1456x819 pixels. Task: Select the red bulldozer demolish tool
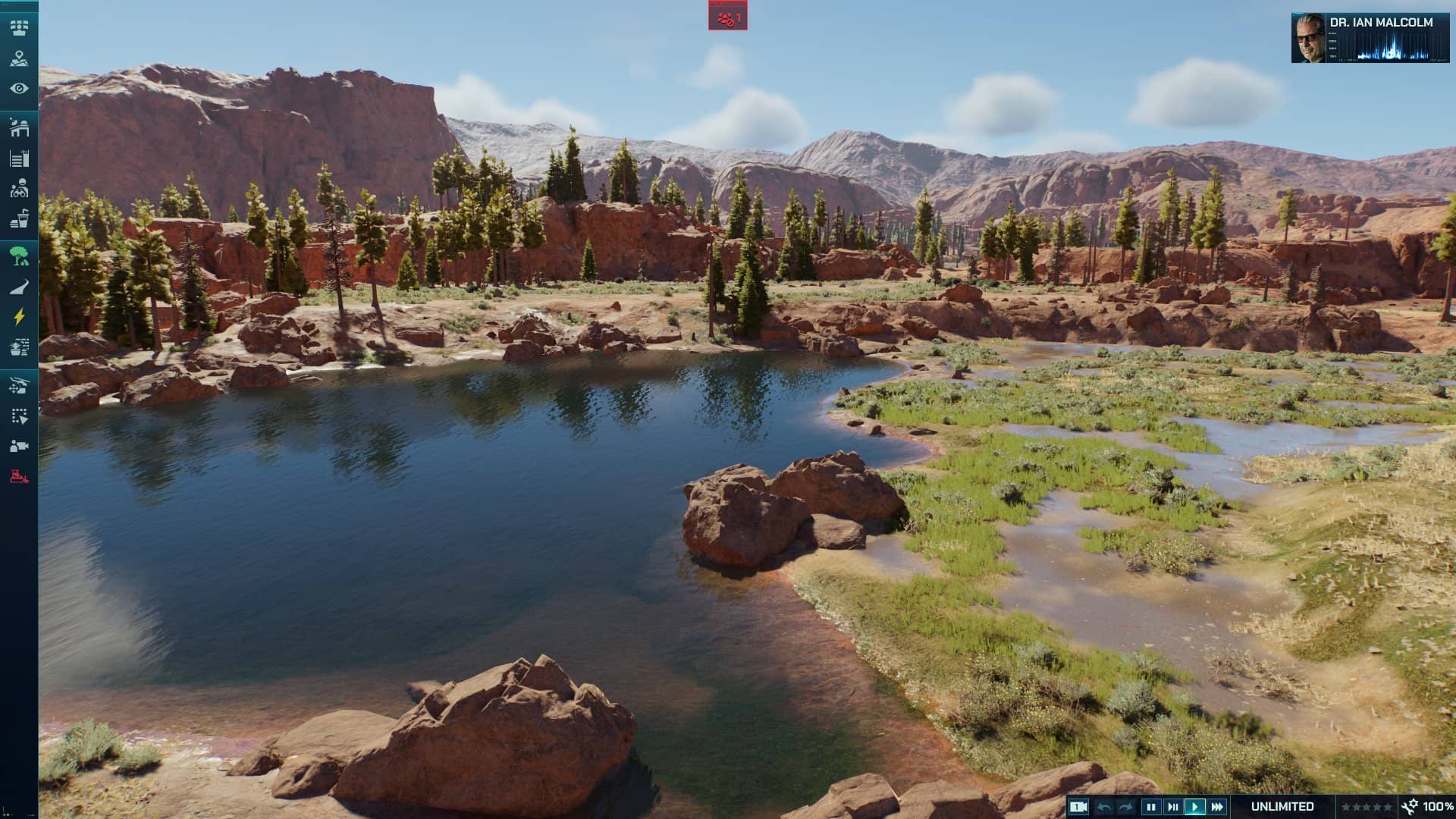coord(19,476)
